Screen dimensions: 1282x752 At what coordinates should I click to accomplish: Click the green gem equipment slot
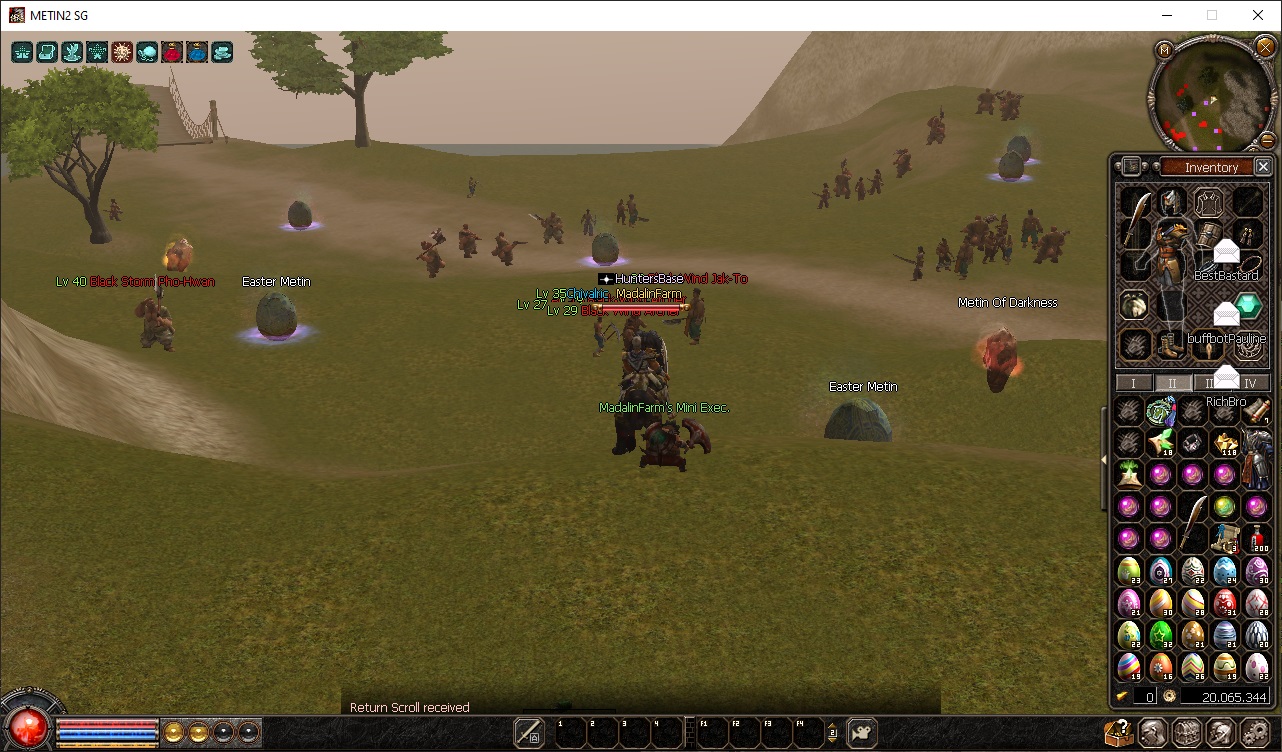(x=1247, y=305)
